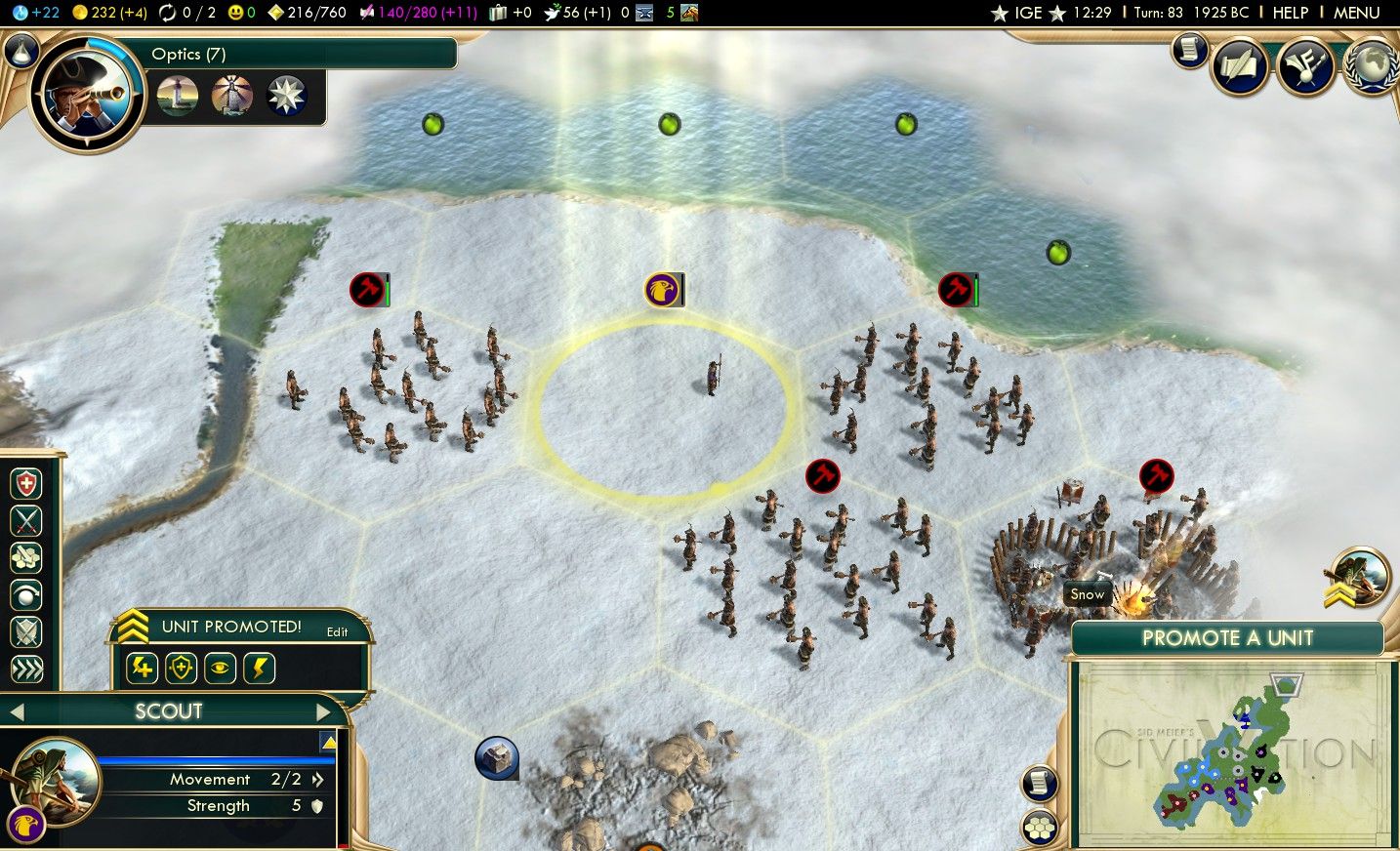
Task: Open HELP from the top bar
Action: [1291, 13]
